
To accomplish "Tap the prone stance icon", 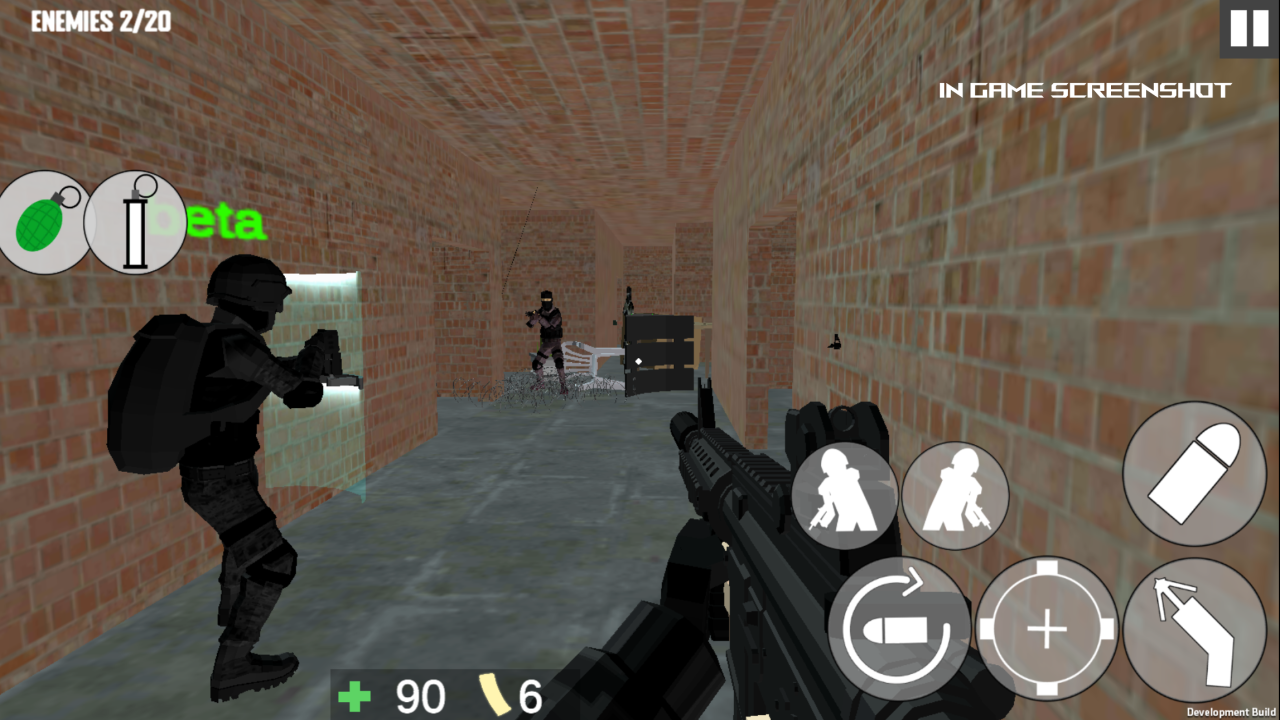I will point(955,495).
